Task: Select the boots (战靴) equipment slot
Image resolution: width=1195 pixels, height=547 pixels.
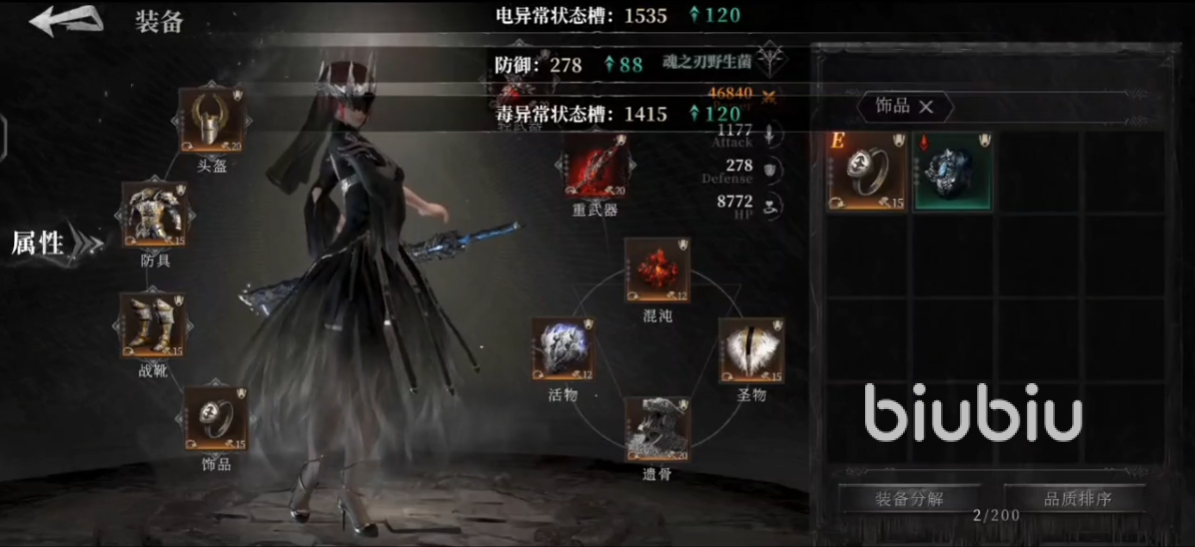Action: coord(151,324)
